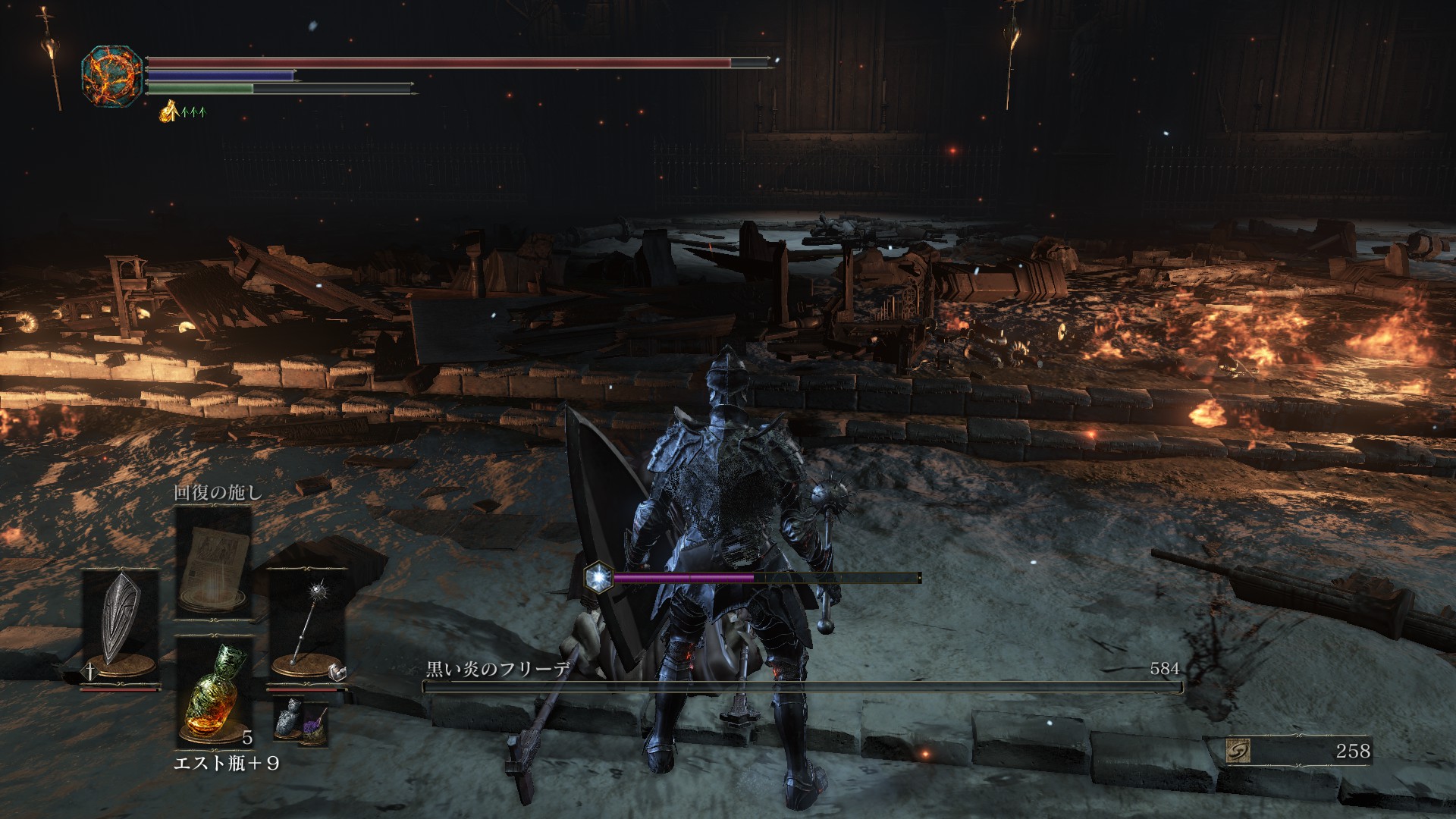This screenshot has height=819, width=1456.
Task: Select the left-hand shield slot
Action: click(x=121, y=618)
